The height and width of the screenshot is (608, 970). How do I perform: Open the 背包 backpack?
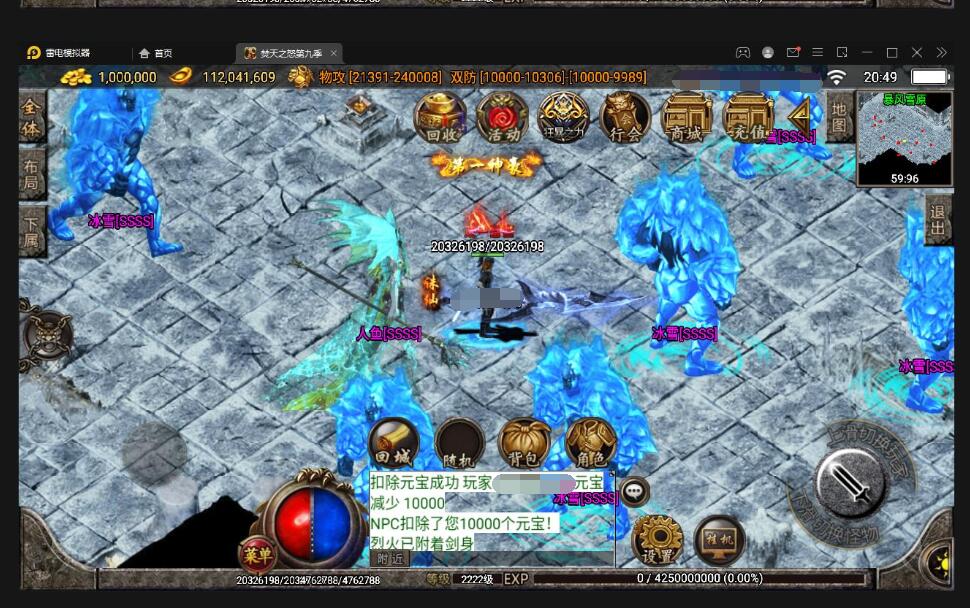pyautogui.click(x=524, y=444)
